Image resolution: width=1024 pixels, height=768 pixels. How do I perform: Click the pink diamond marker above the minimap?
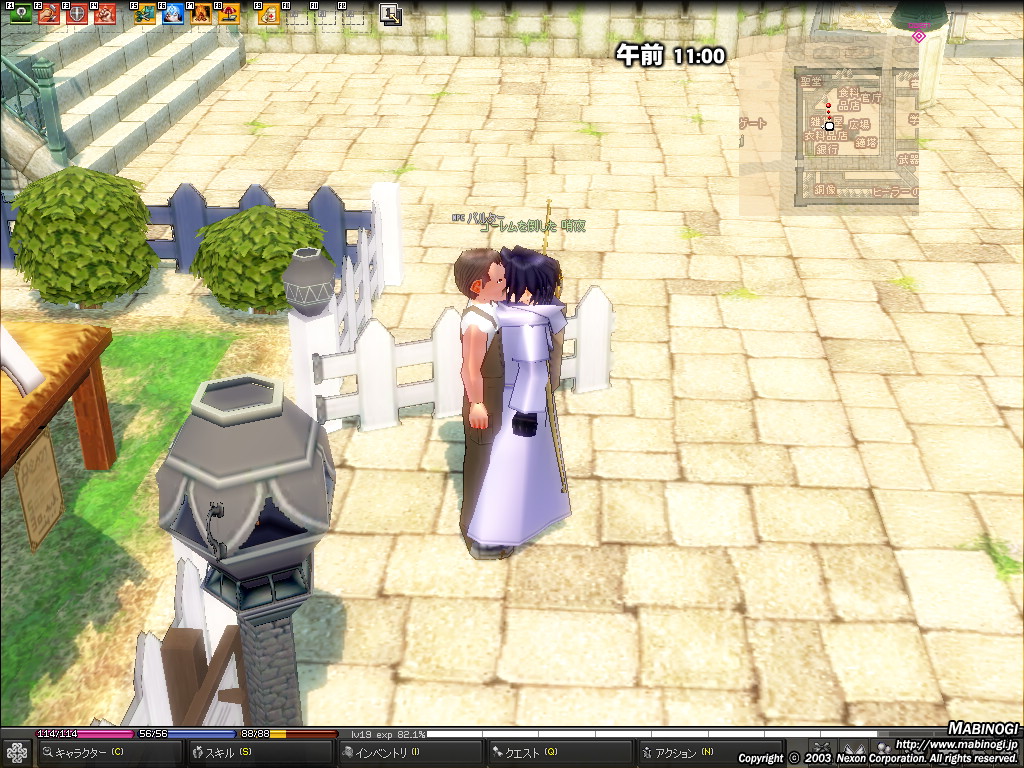[x=918, y=37]
